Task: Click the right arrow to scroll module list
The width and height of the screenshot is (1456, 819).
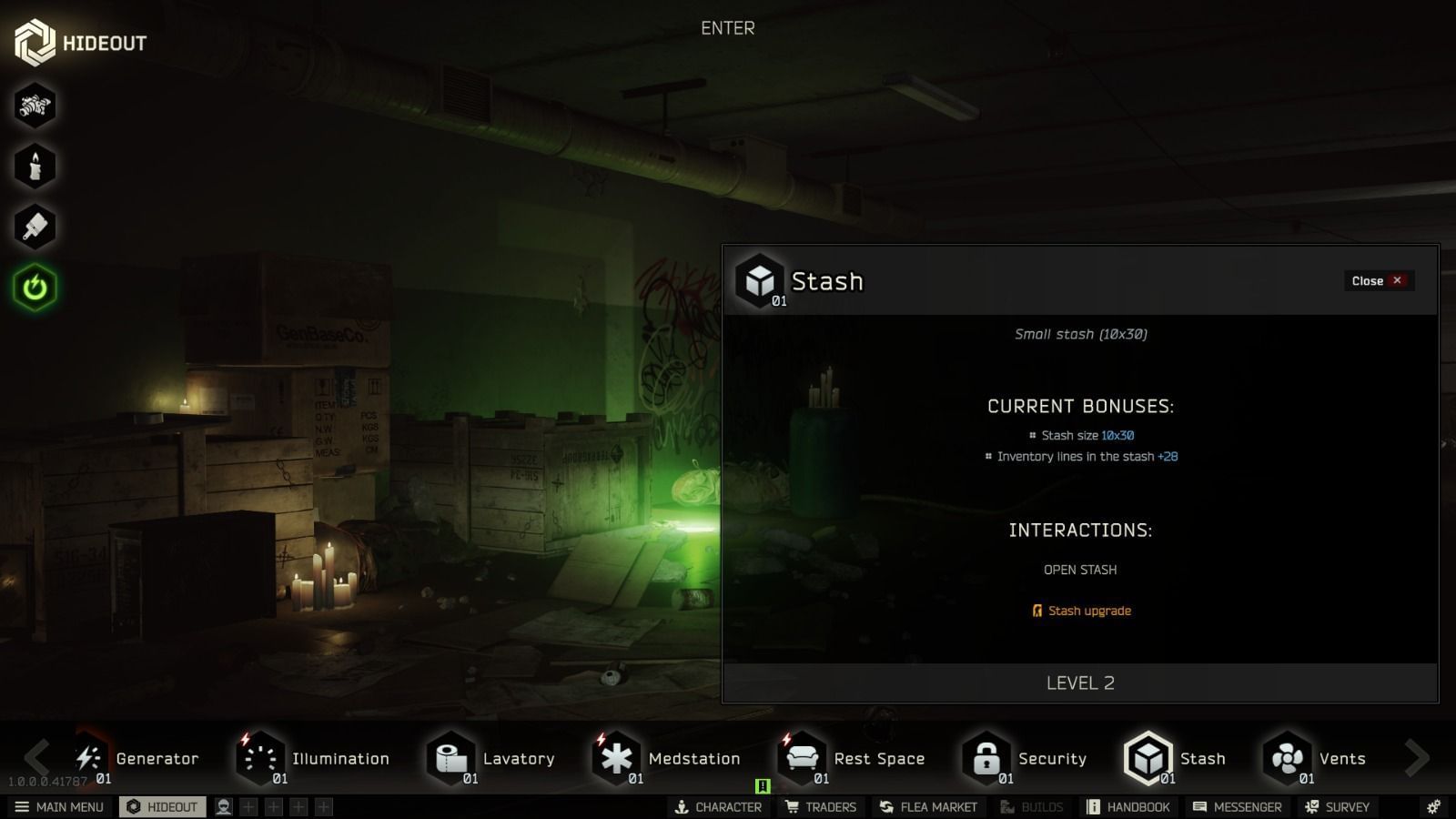Action: click(1415, 758)
